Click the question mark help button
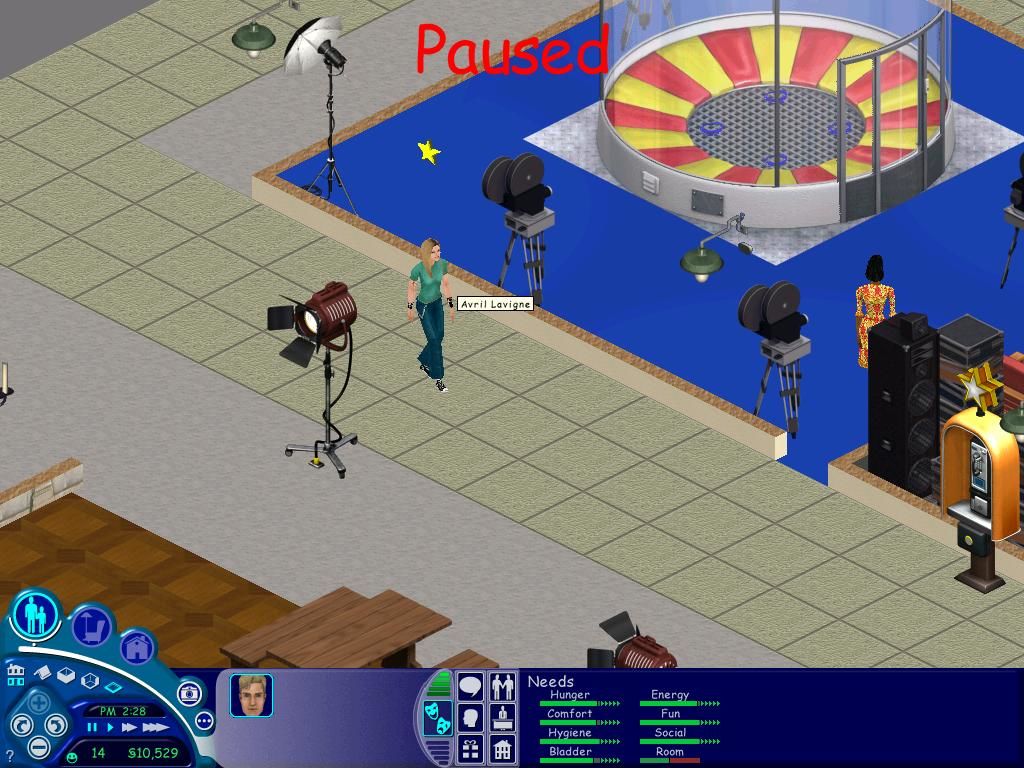The height and width of the screenshot is (768, 1024). [10, 756]
